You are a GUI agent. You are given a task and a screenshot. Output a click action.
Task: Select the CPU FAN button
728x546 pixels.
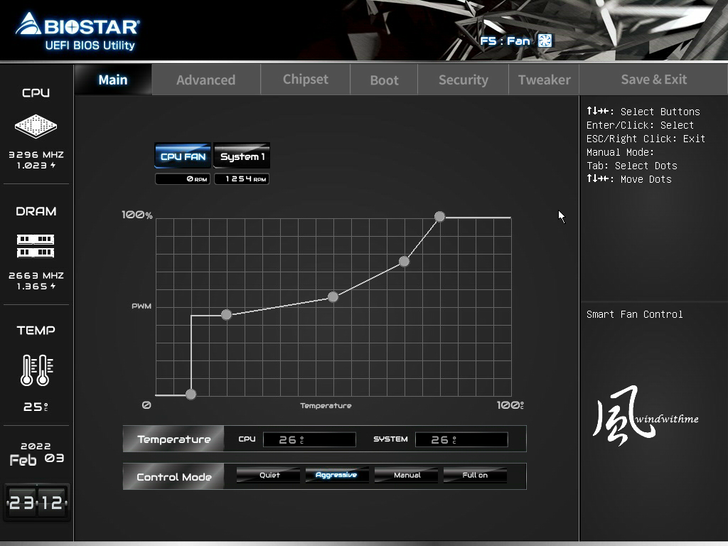click(x=183, y=156)
